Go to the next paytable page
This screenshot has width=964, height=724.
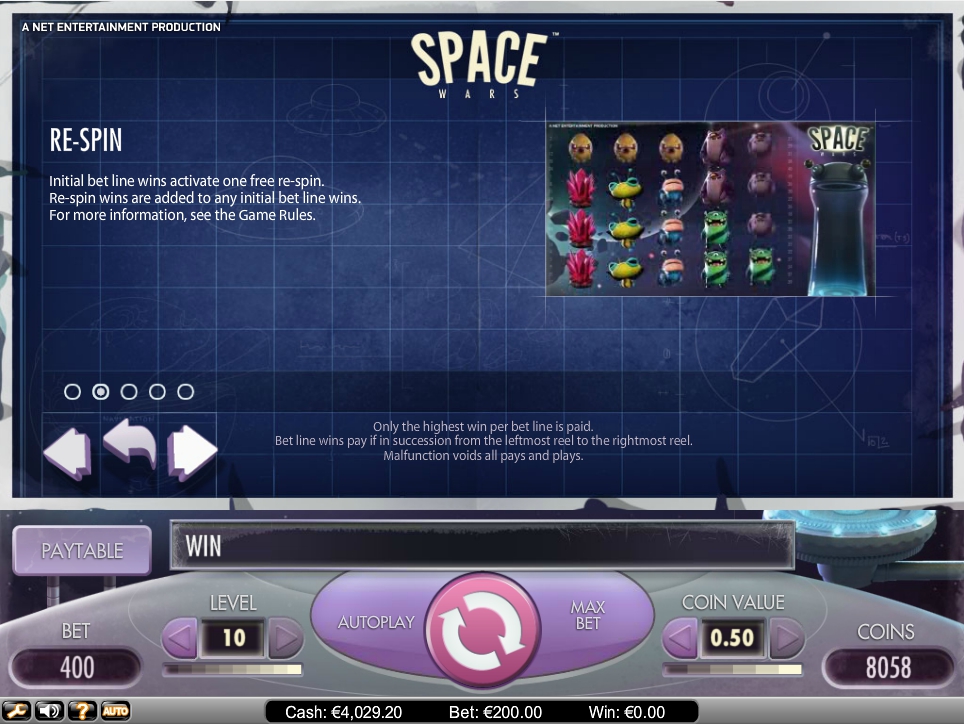click(192, 452)
